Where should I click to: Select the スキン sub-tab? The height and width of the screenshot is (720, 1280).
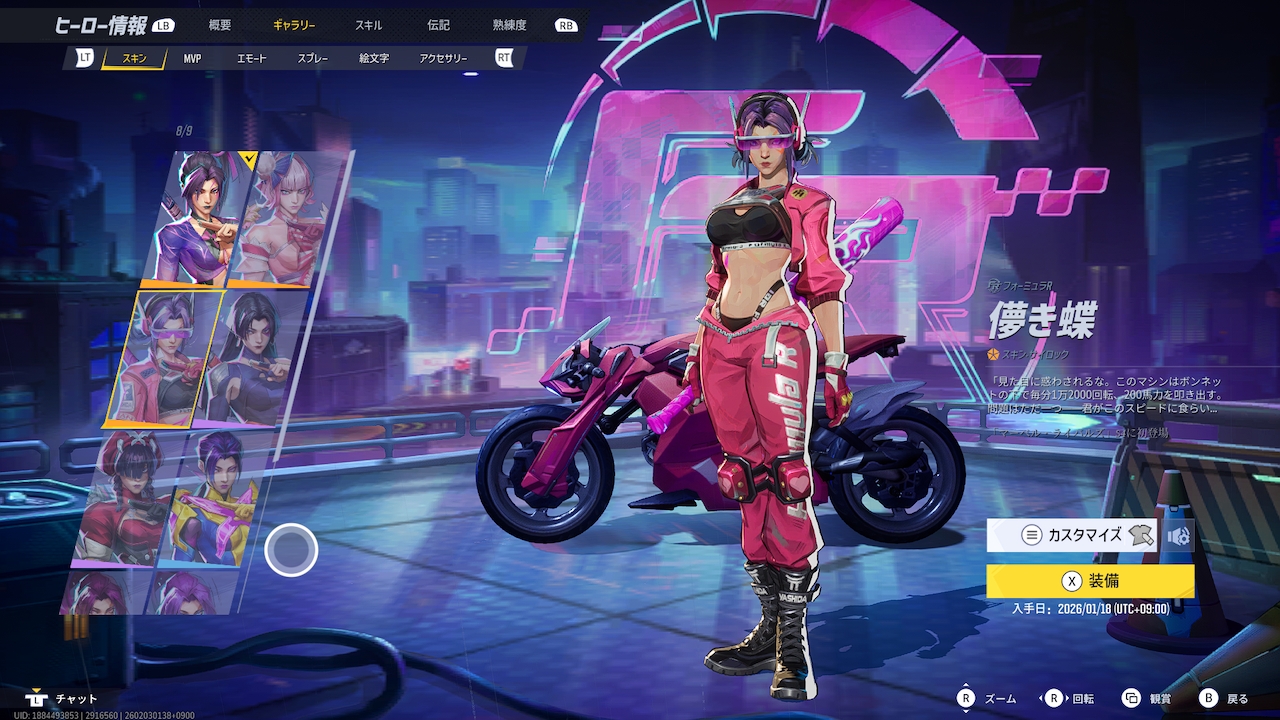(x=134, y=59)
